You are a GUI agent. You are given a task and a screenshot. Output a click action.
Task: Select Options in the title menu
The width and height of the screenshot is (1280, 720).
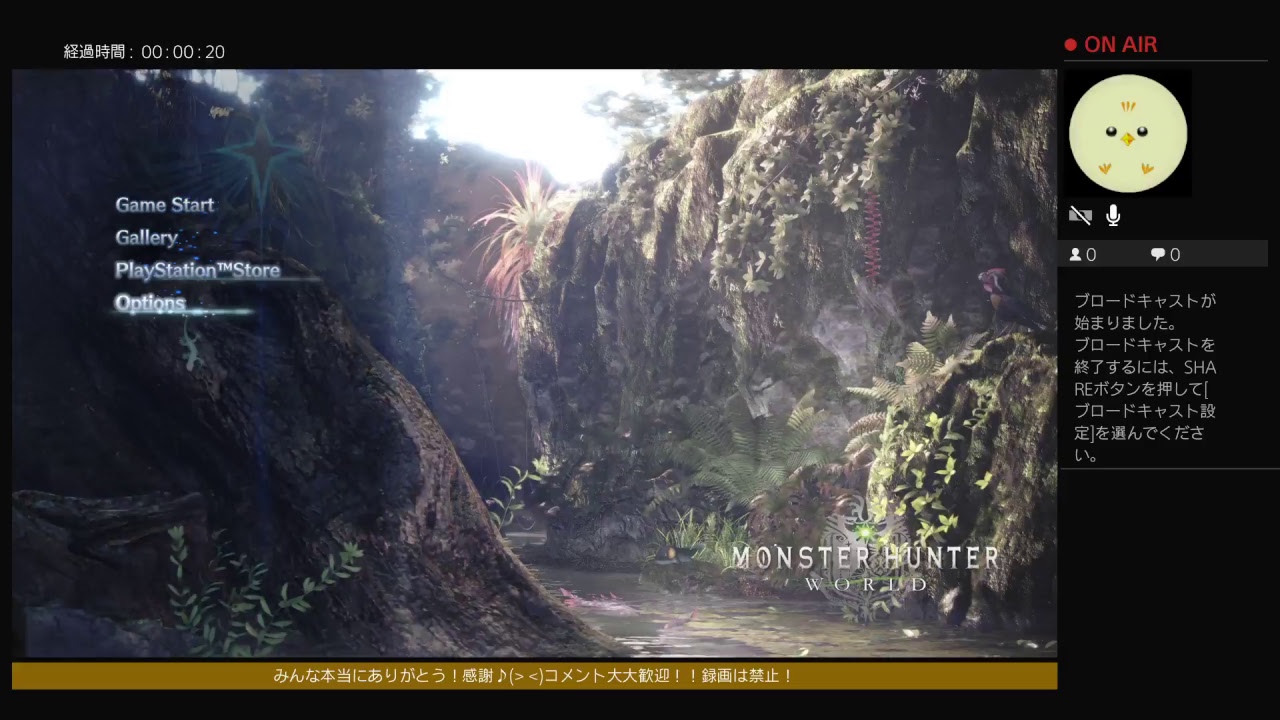tap(150, 303)
